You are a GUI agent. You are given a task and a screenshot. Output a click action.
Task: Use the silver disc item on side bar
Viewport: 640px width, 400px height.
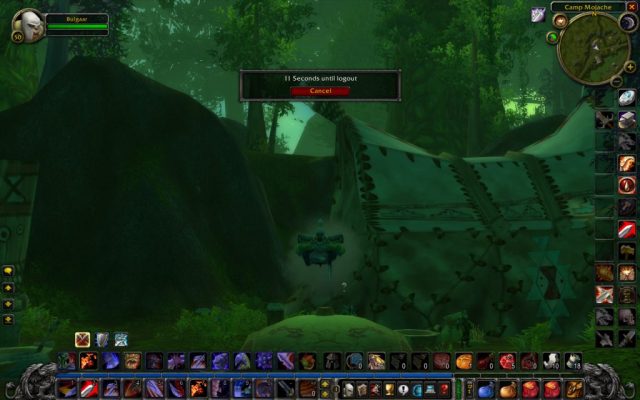pyautogui.click(x=627, y=97)
